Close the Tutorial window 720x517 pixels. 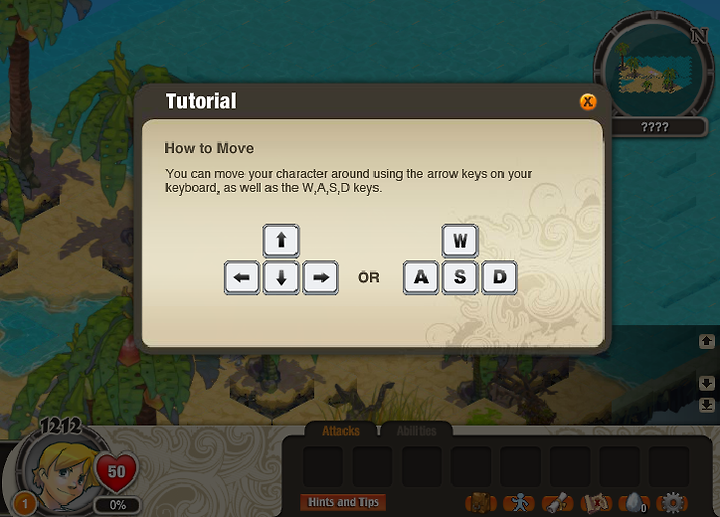[588, 101]
